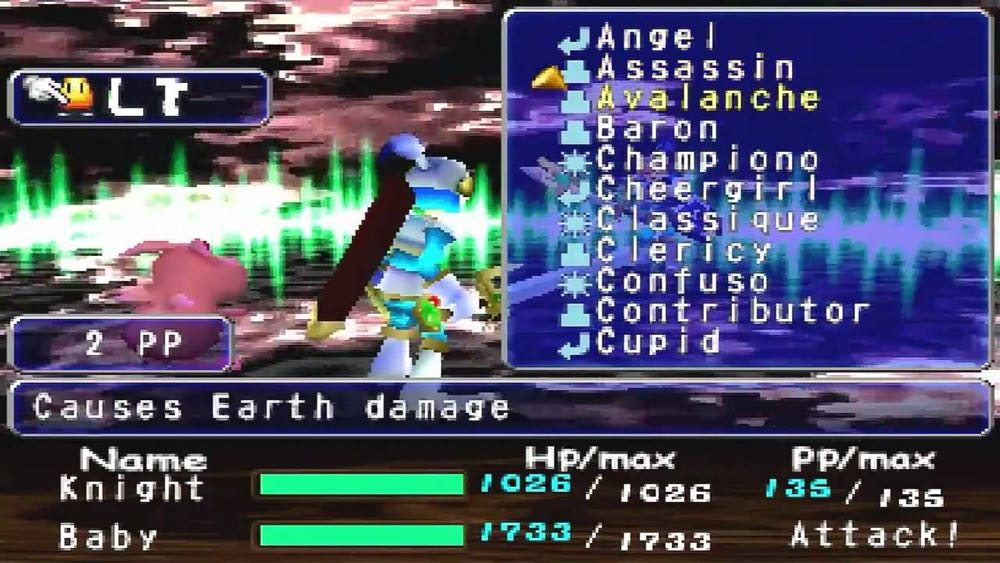Select Championo in the list

(707, 159)
